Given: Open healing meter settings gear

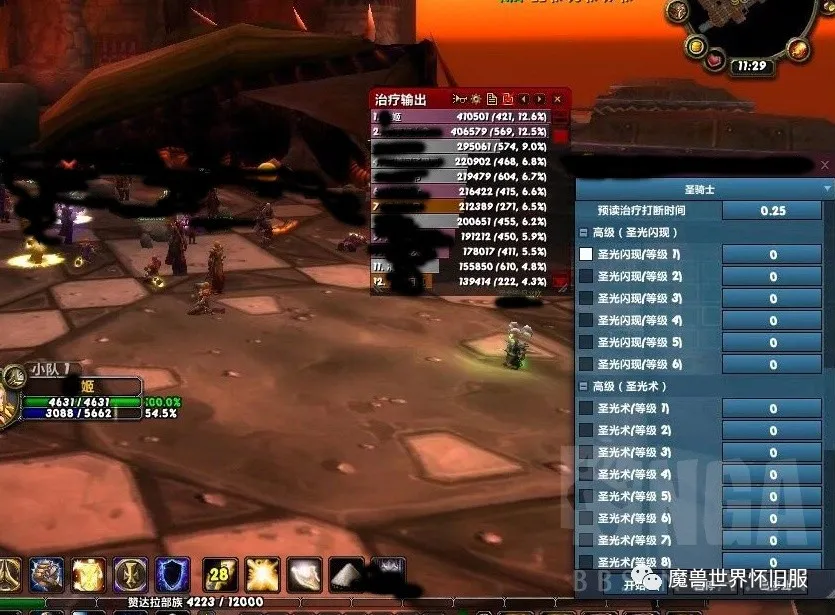Looking at the screenshot, I should pyautogui.click(x=477, y=99).
